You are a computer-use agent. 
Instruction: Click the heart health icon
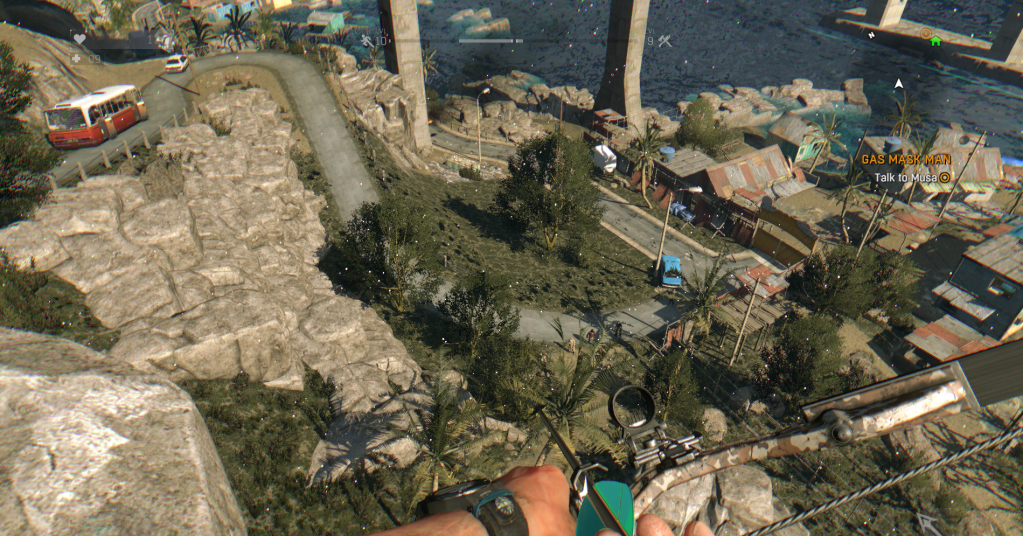tap(78, 39)
